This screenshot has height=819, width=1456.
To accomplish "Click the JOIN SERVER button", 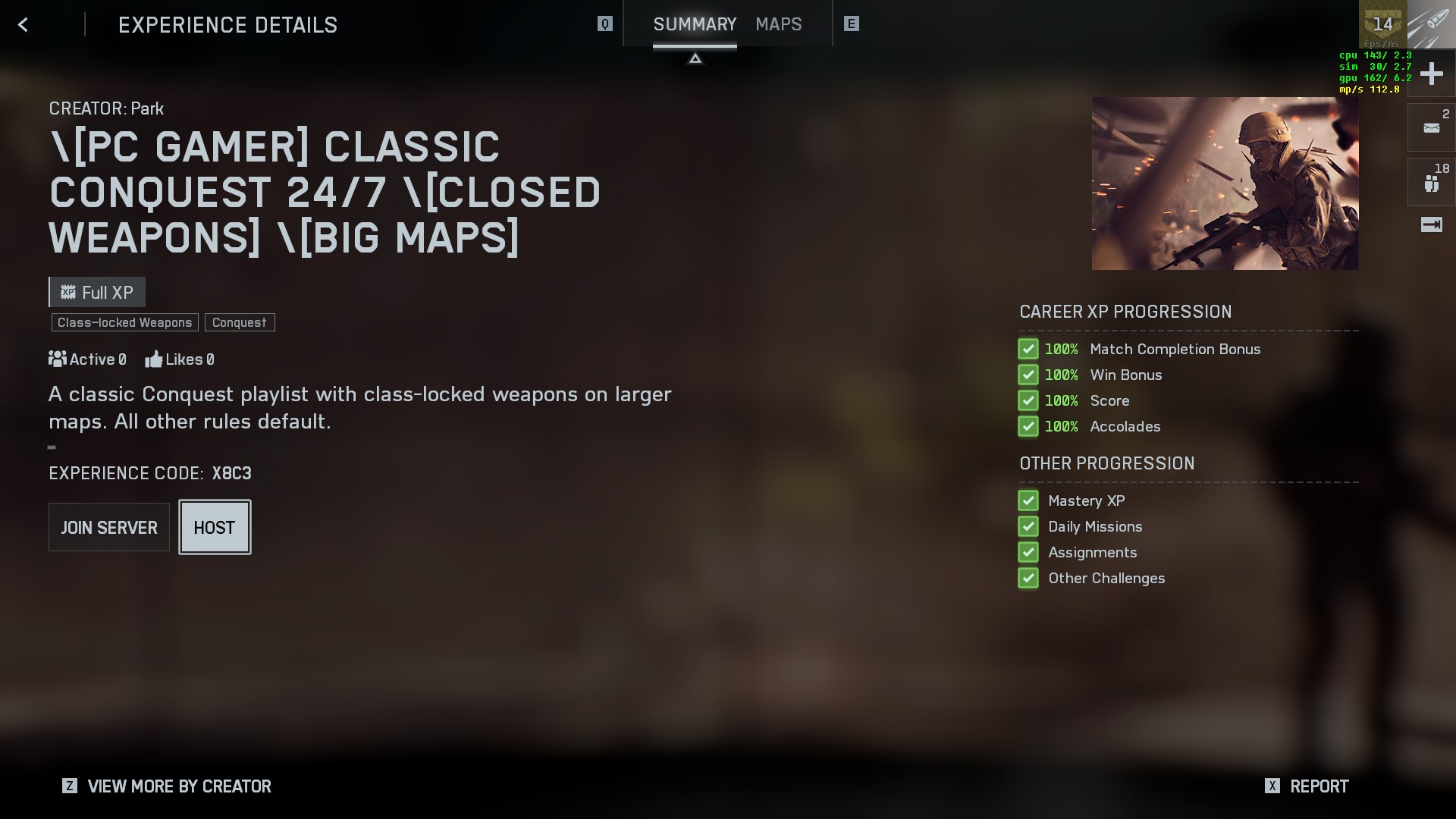I will tap(108, 527).
